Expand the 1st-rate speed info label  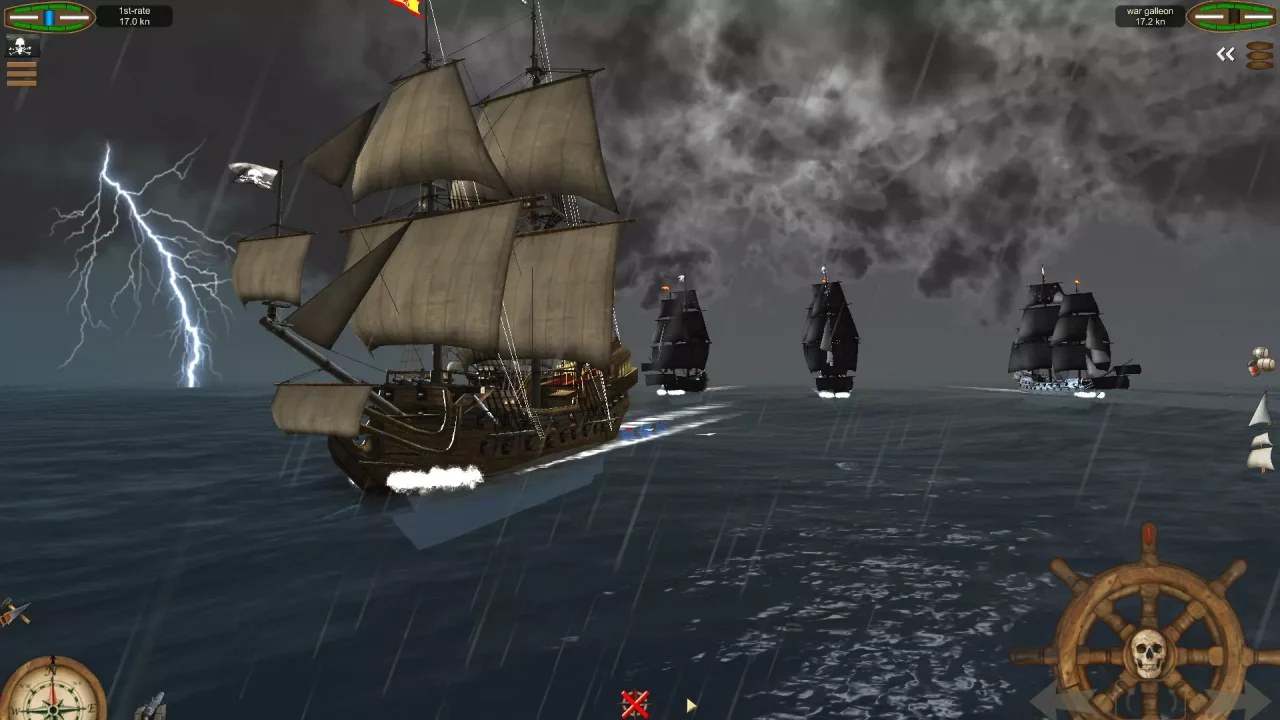[x=133, y=16]
